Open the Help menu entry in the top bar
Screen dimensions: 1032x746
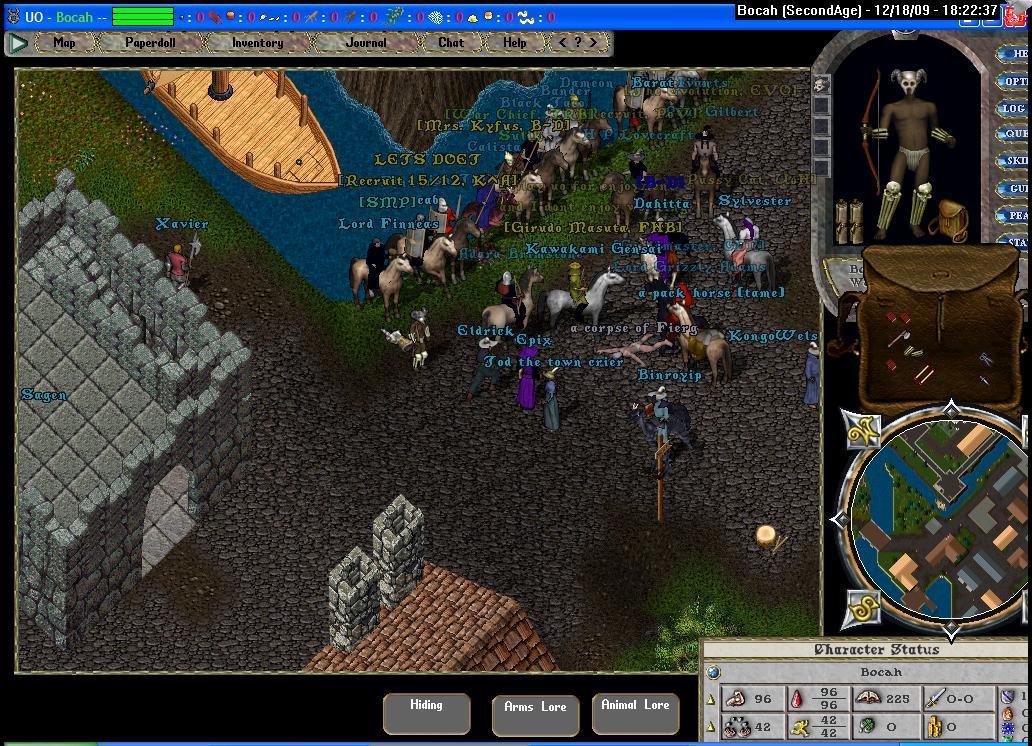(514, 43)
